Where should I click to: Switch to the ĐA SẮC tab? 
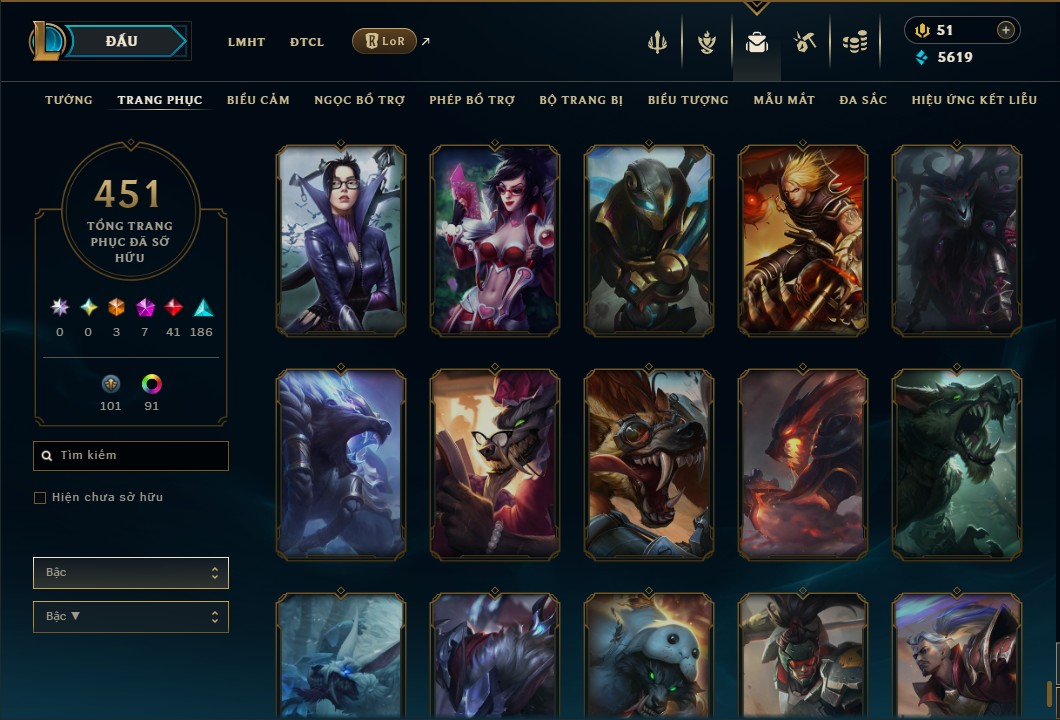863,100
